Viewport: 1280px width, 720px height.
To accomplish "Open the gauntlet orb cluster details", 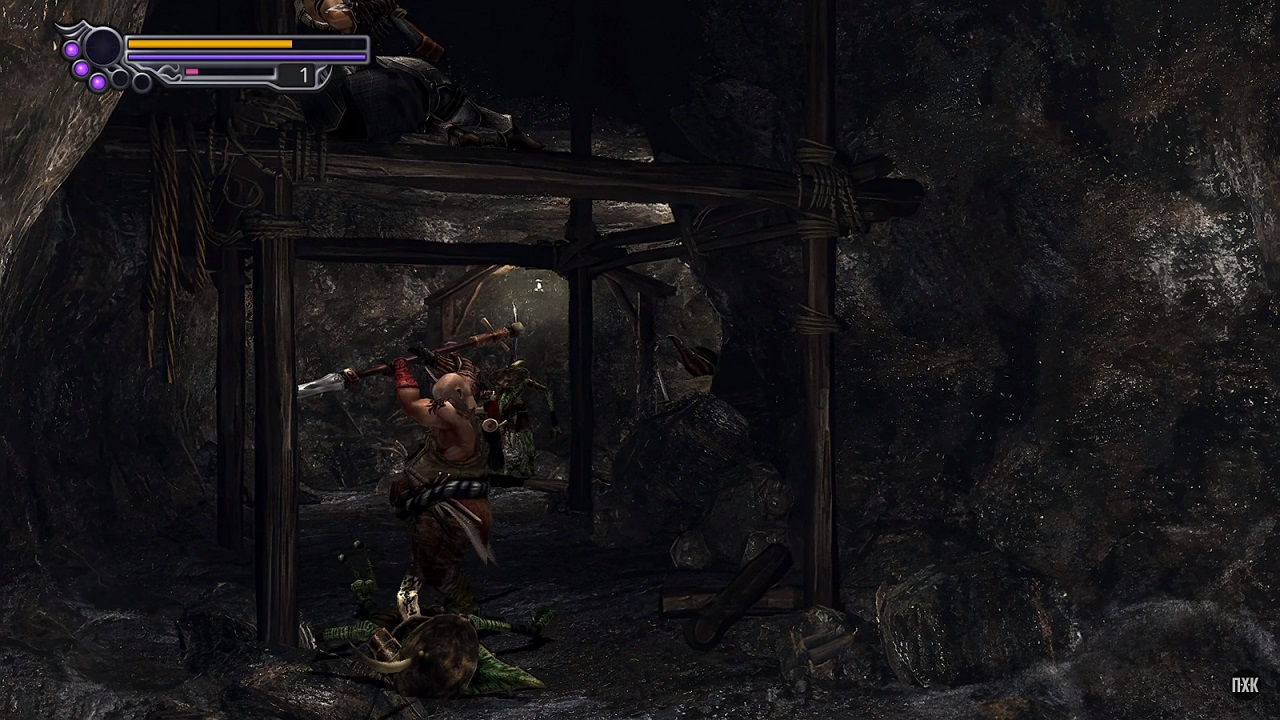I will 101,60.
